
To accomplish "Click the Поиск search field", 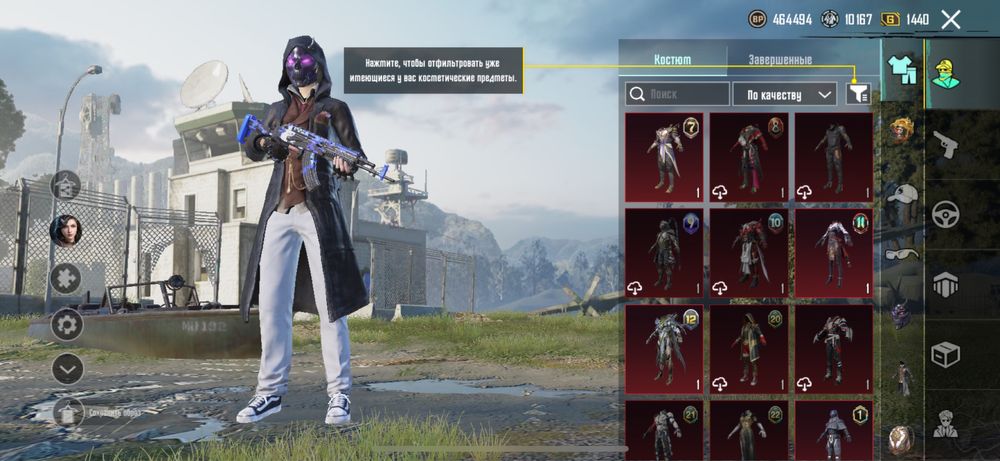I will point(678,94).
